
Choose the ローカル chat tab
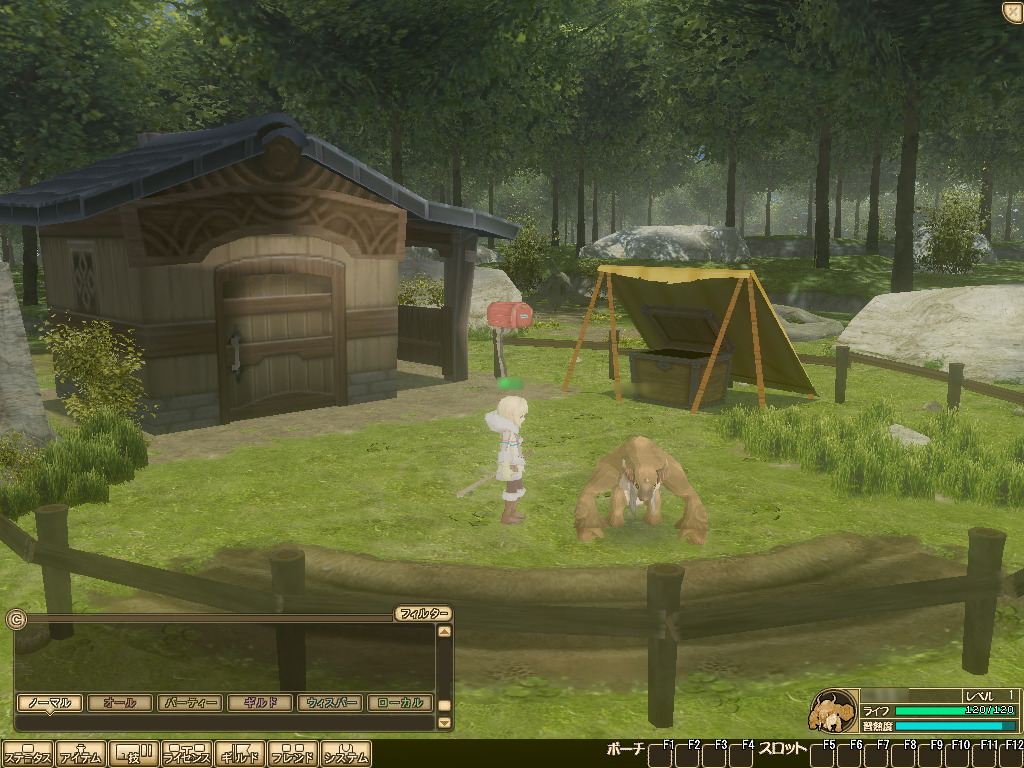(x=400, y=703)
